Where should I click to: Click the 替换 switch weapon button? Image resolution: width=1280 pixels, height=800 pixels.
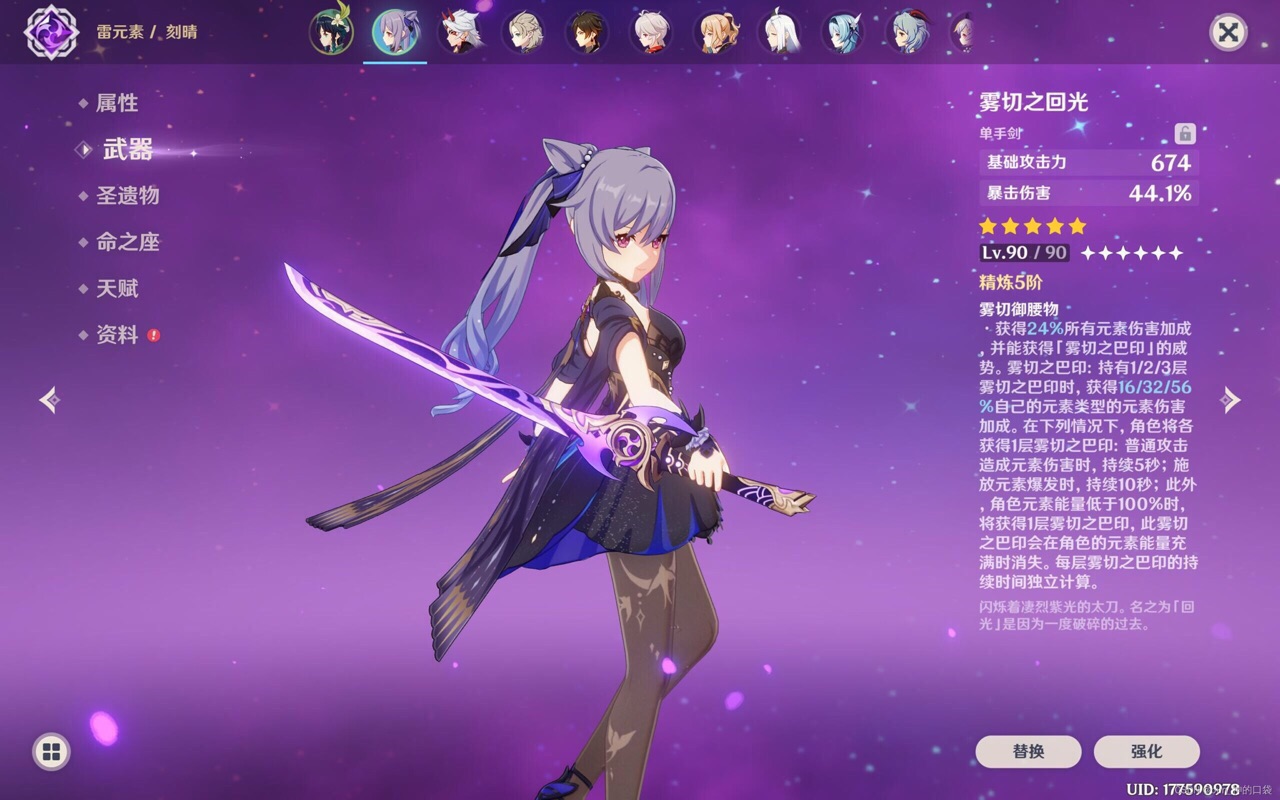tap(1028, 751)
